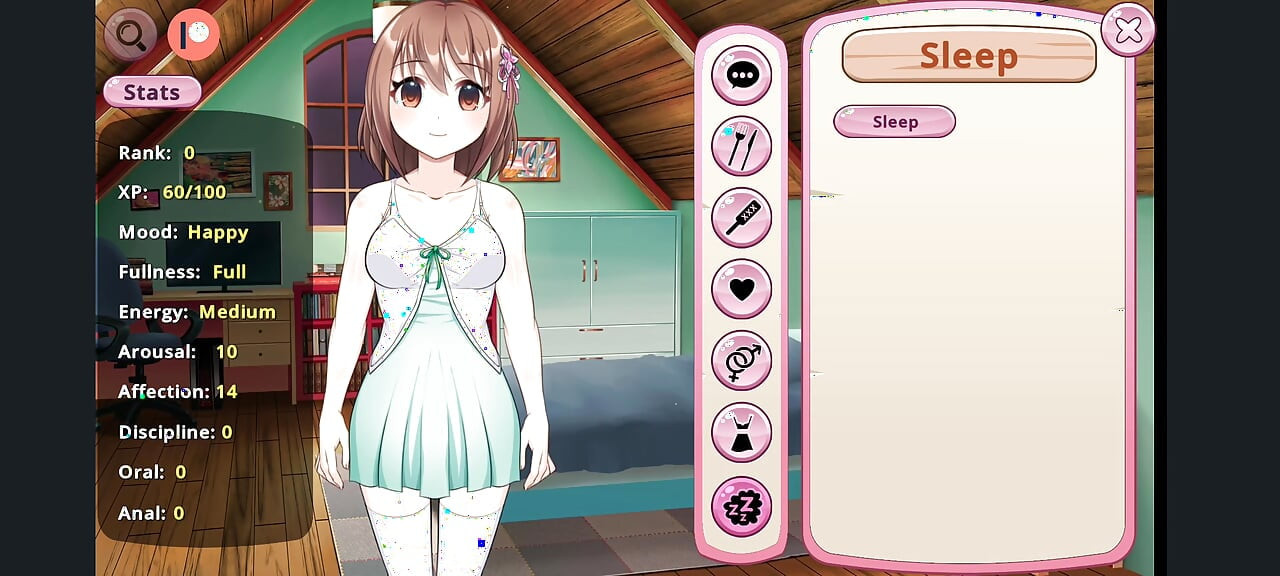This screenshot has width=1280, height=576.
Task: Toggle the Stats panel button
Action: pos(152,92)
